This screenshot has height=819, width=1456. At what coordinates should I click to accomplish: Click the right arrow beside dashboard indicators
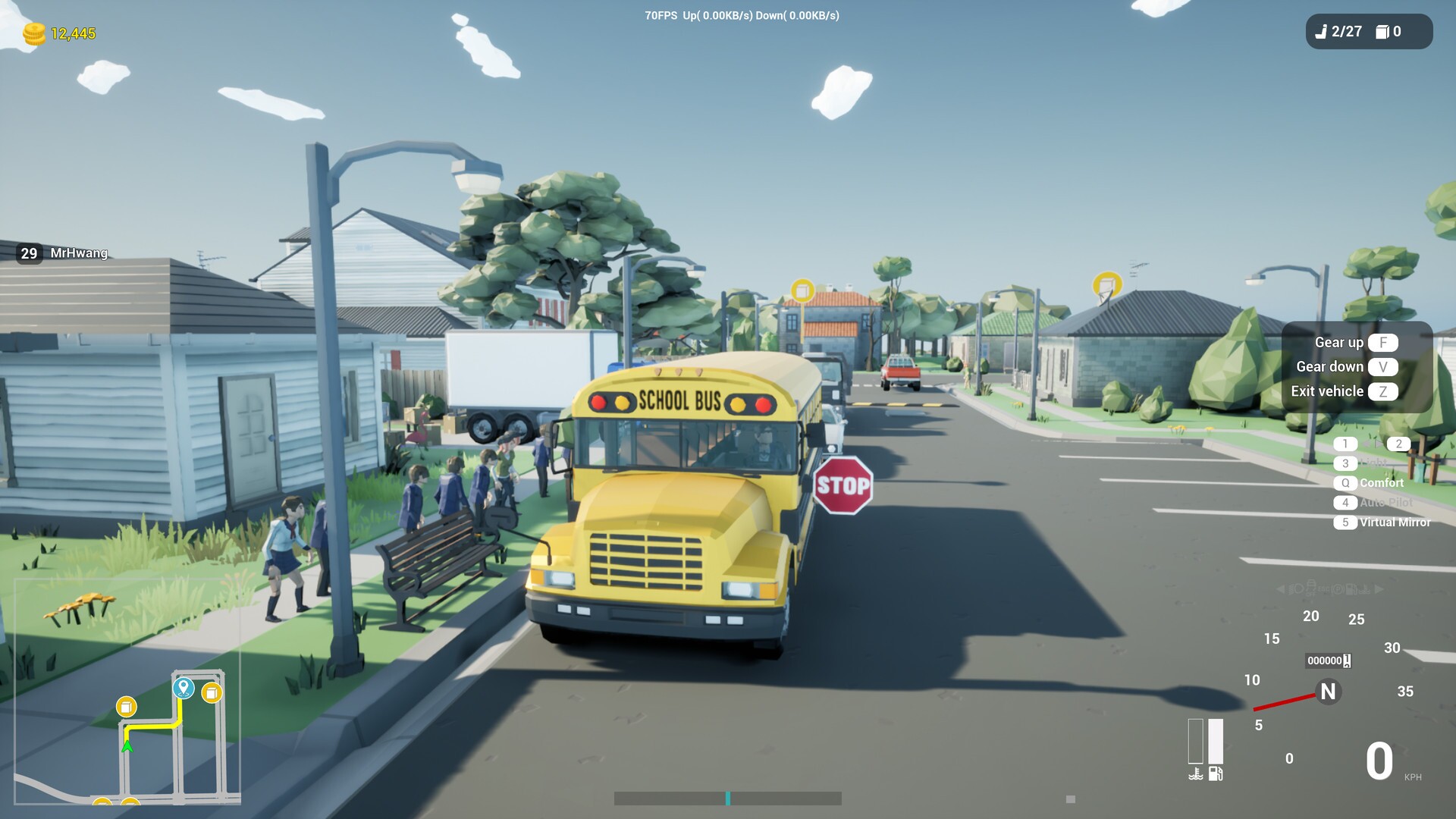[1377, 589]
